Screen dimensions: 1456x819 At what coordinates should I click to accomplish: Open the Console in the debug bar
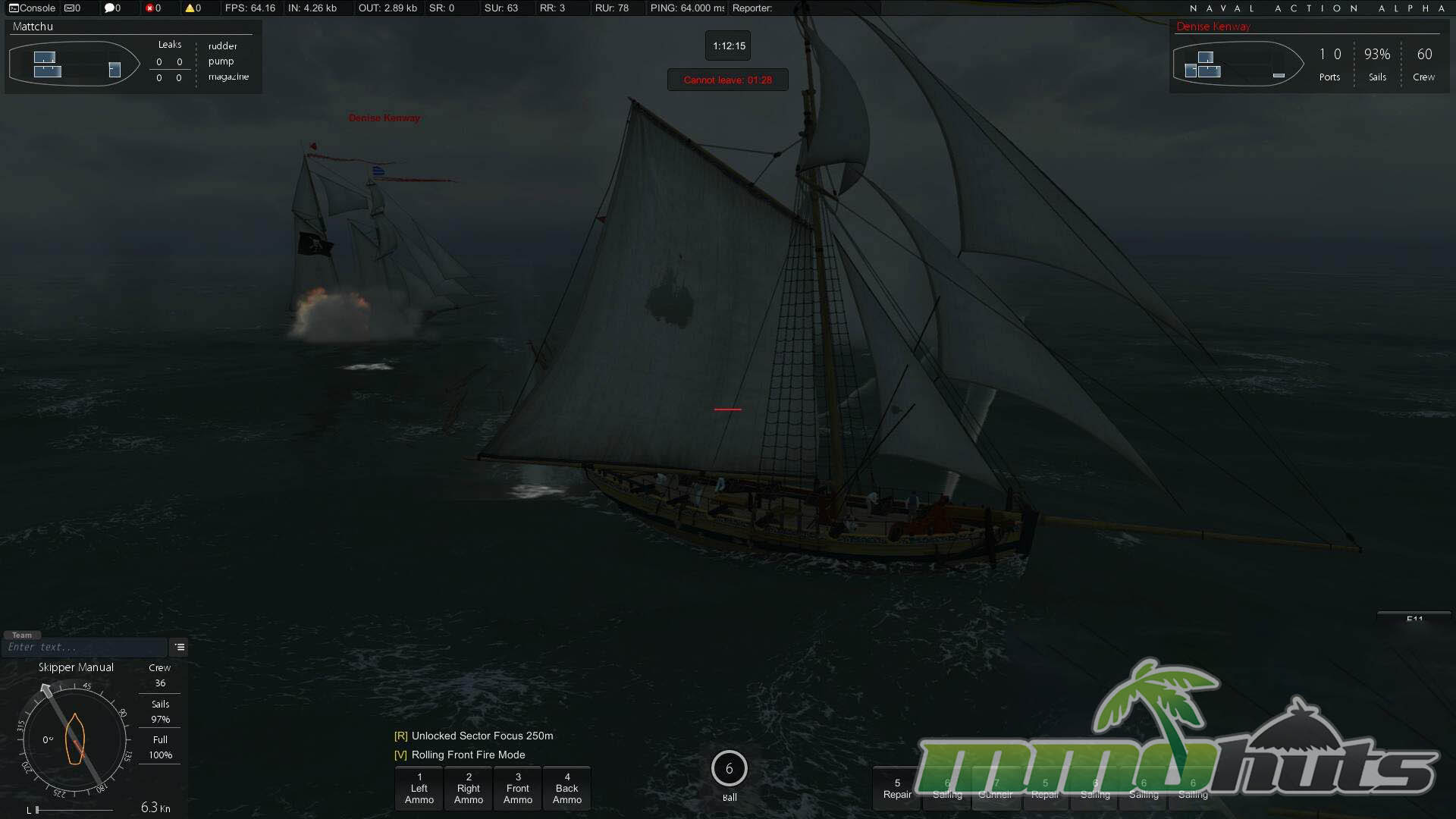point(32,8)
